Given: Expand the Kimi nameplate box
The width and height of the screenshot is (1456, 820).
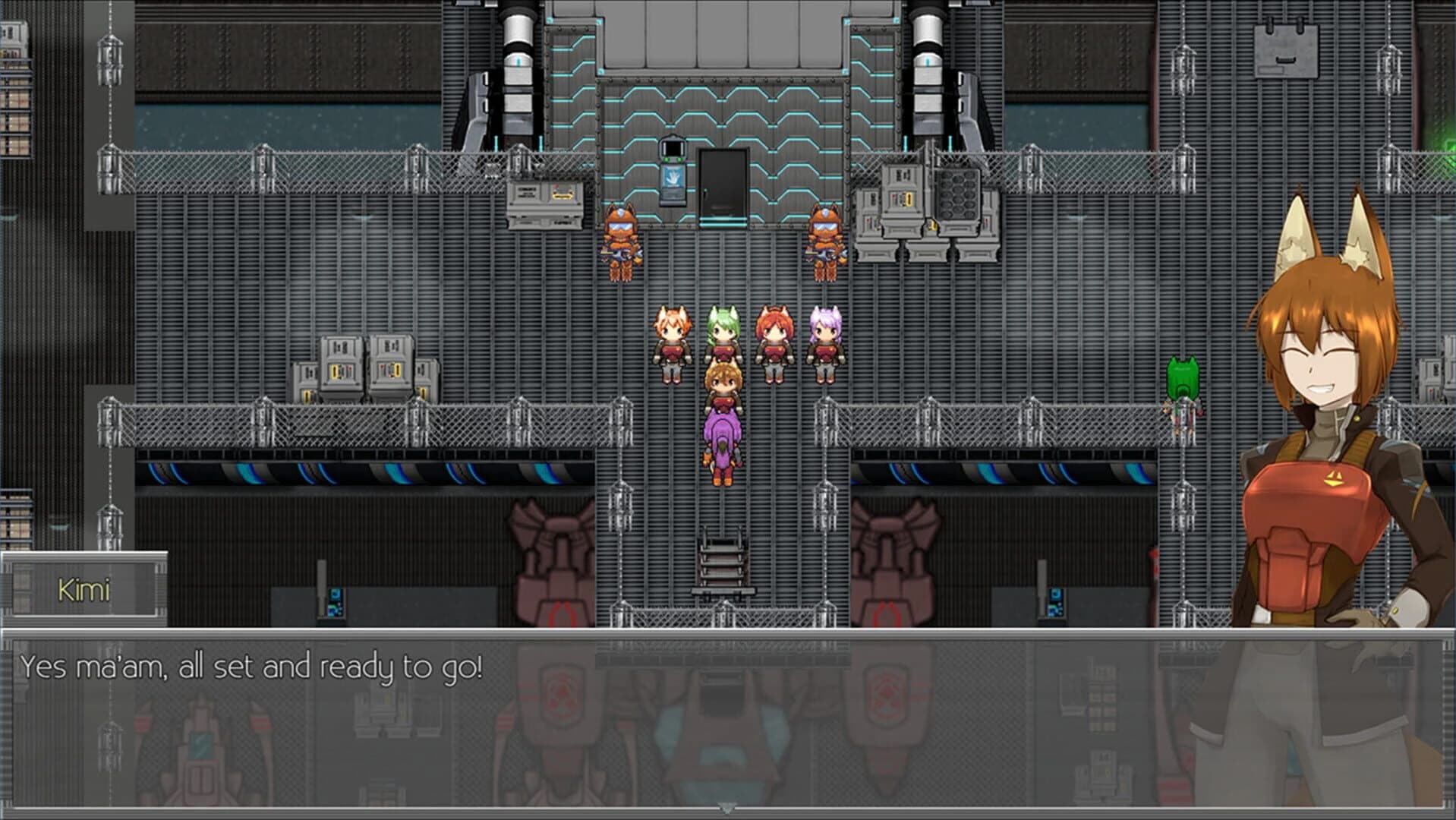Looking at the screenshot, I should (x=84, y=590).
